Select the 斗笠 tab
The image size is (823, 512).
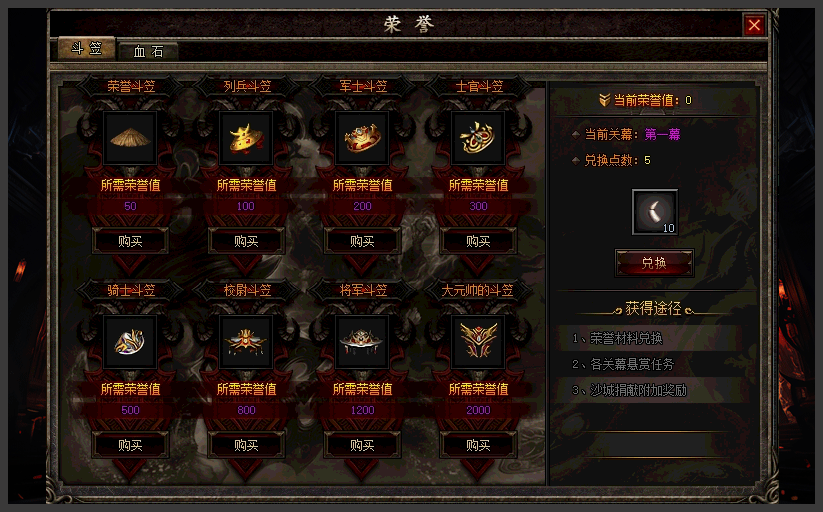[86, 48]
